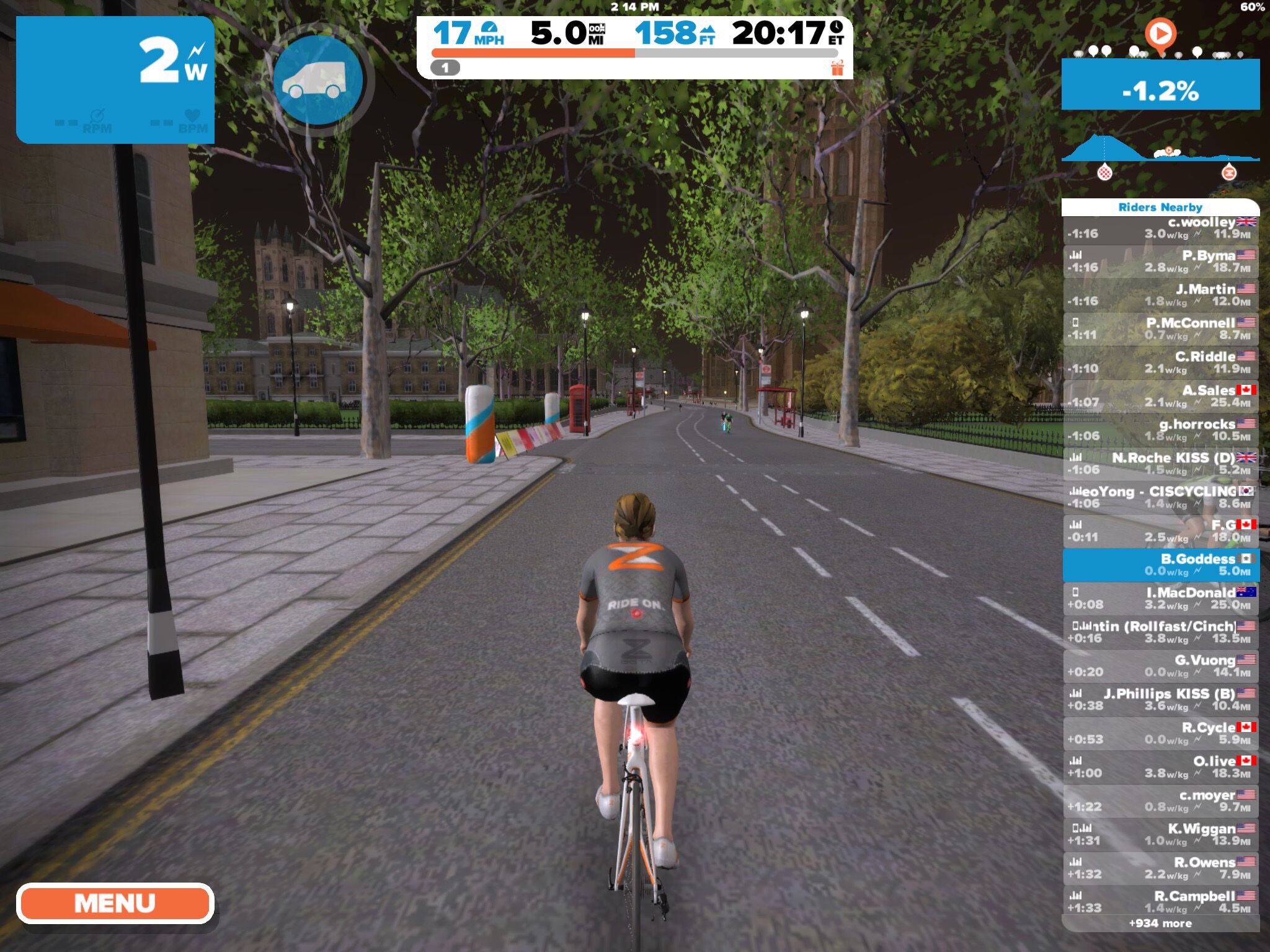This screenshot has width=1270, height=952.
Task: Tap the blue power watts panel
Action: (115, 81)
